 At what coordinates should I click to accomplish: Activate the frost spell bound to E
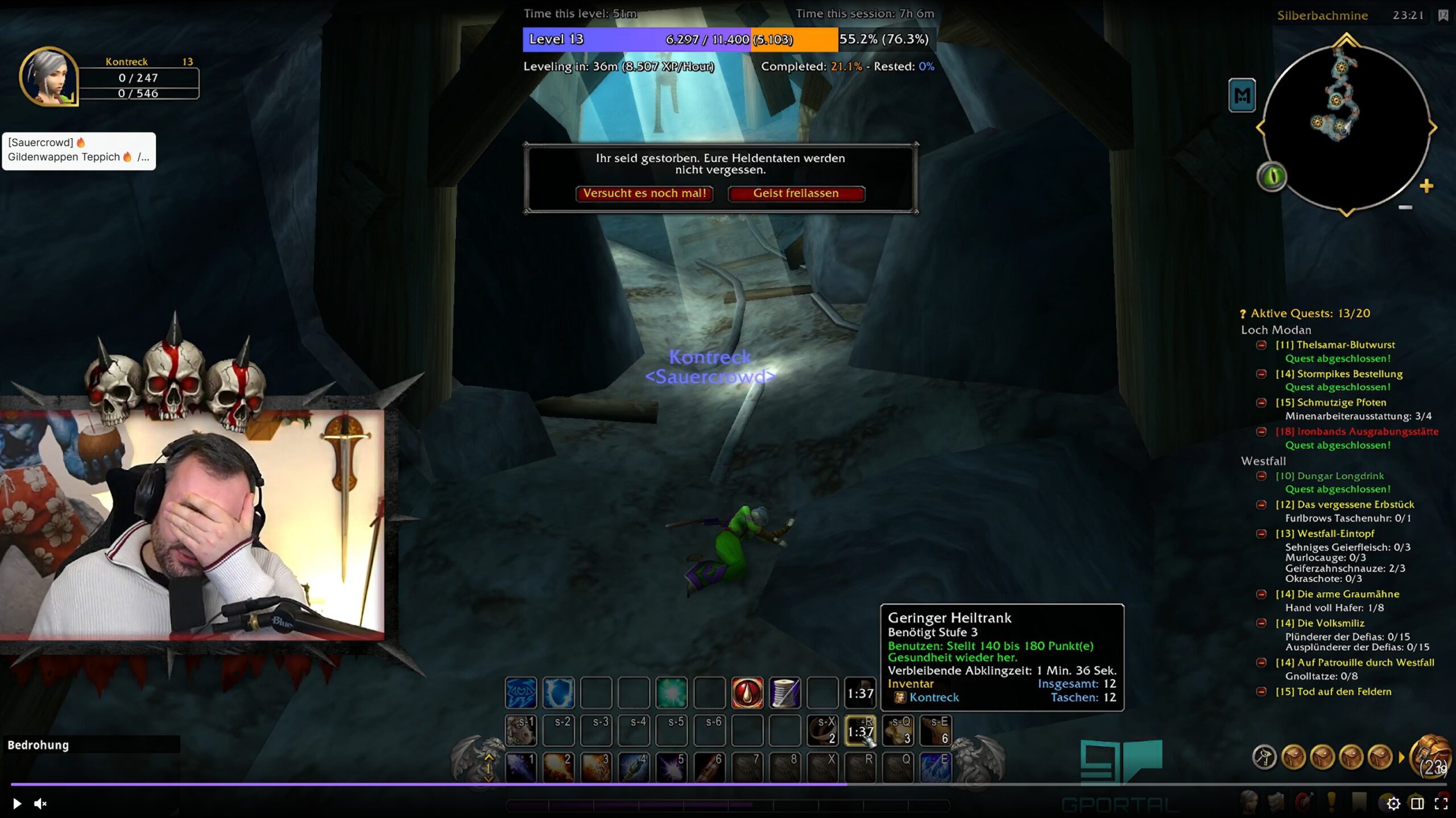coord(935,766)
